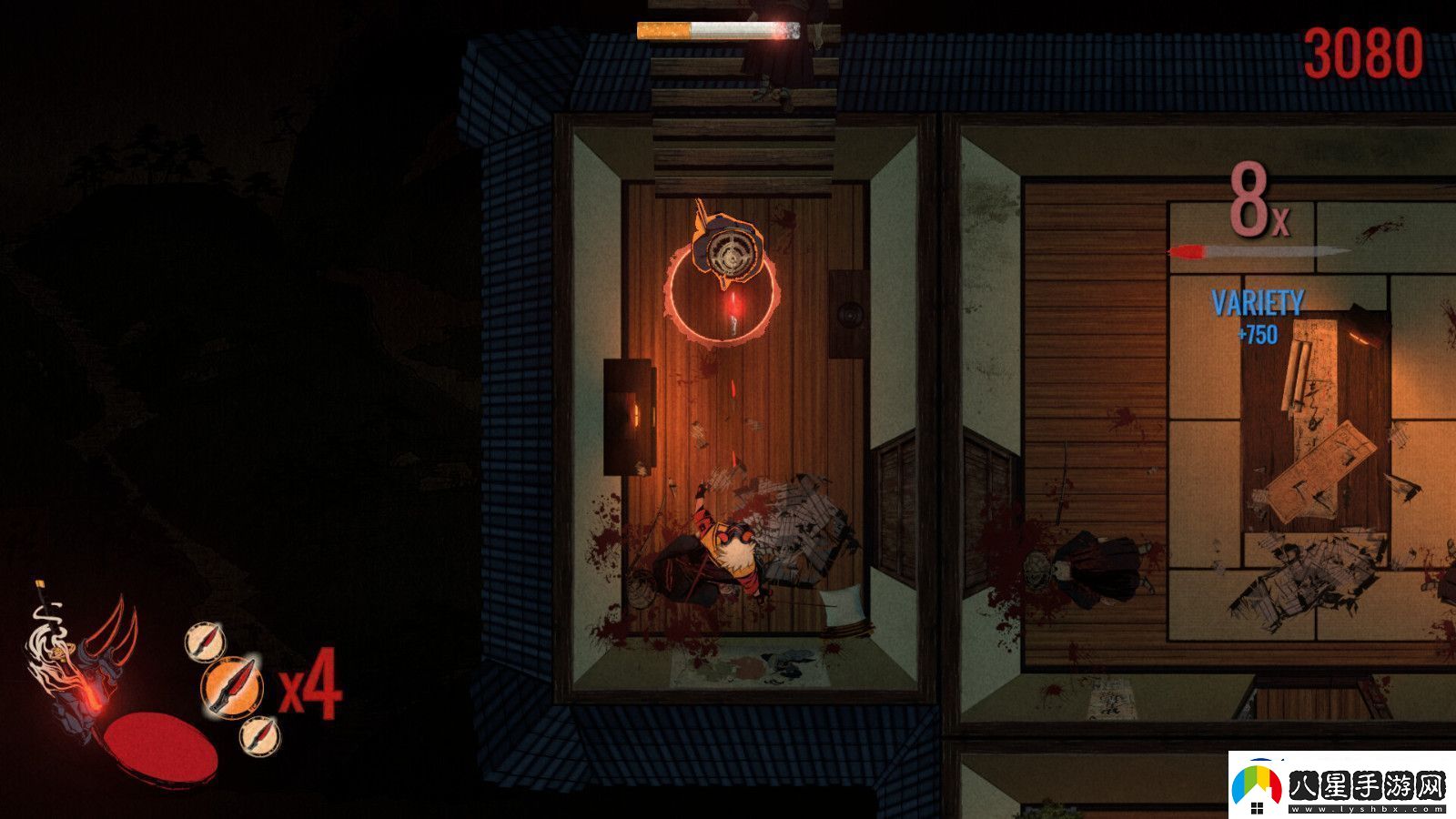Select the large highlighted kunai icon
Image resolution: width=1456 pixels, height=819 pixels.
[x=231, y=685]
